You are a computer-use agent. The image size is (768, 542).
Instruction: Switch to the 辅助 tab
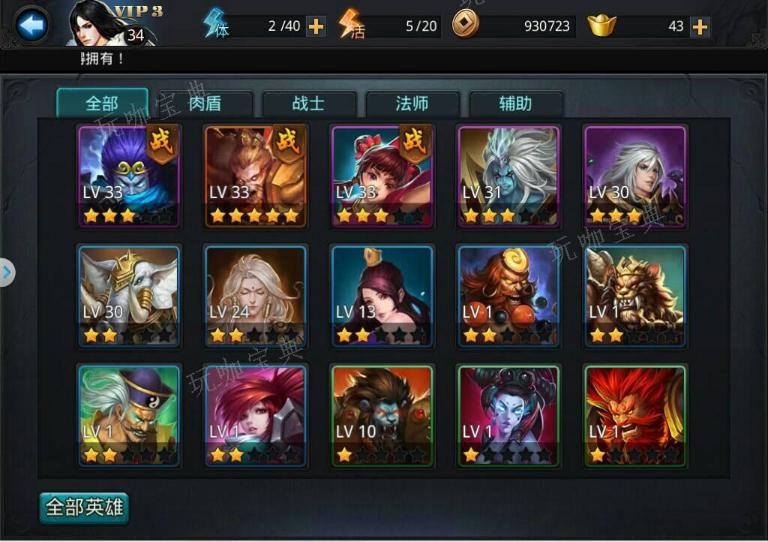pyautogui.click(x=515, y=103)
